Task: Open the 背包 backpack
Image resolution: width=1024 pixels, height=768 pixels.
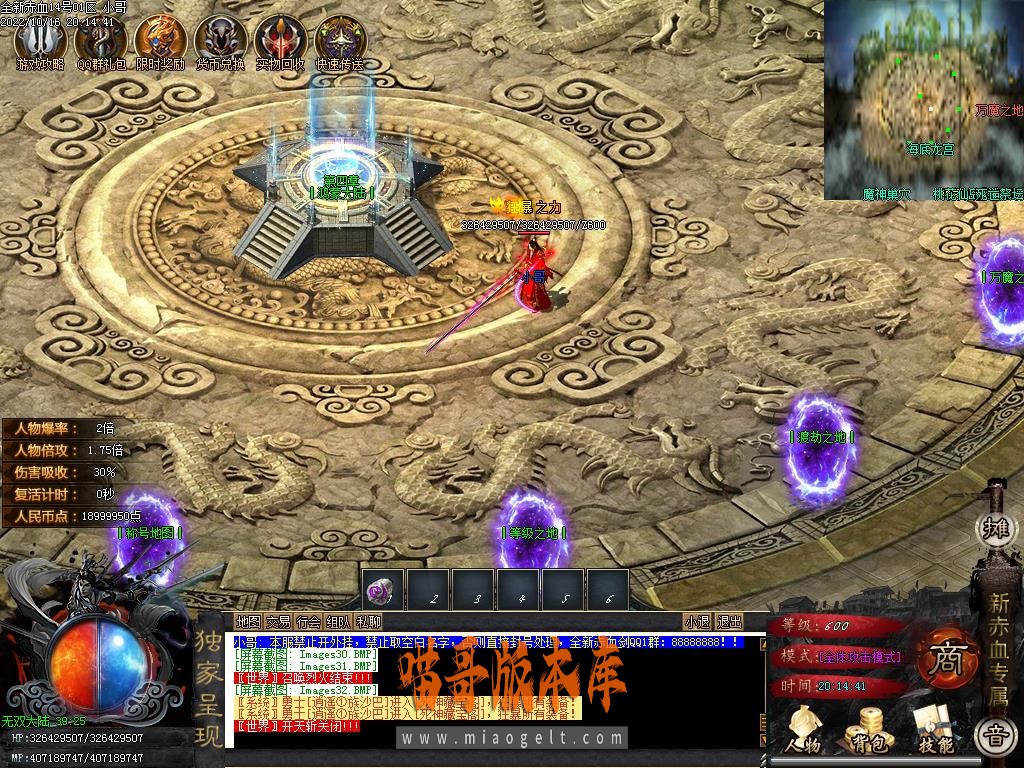Action: pyautogui.click(x=866, y=730)
